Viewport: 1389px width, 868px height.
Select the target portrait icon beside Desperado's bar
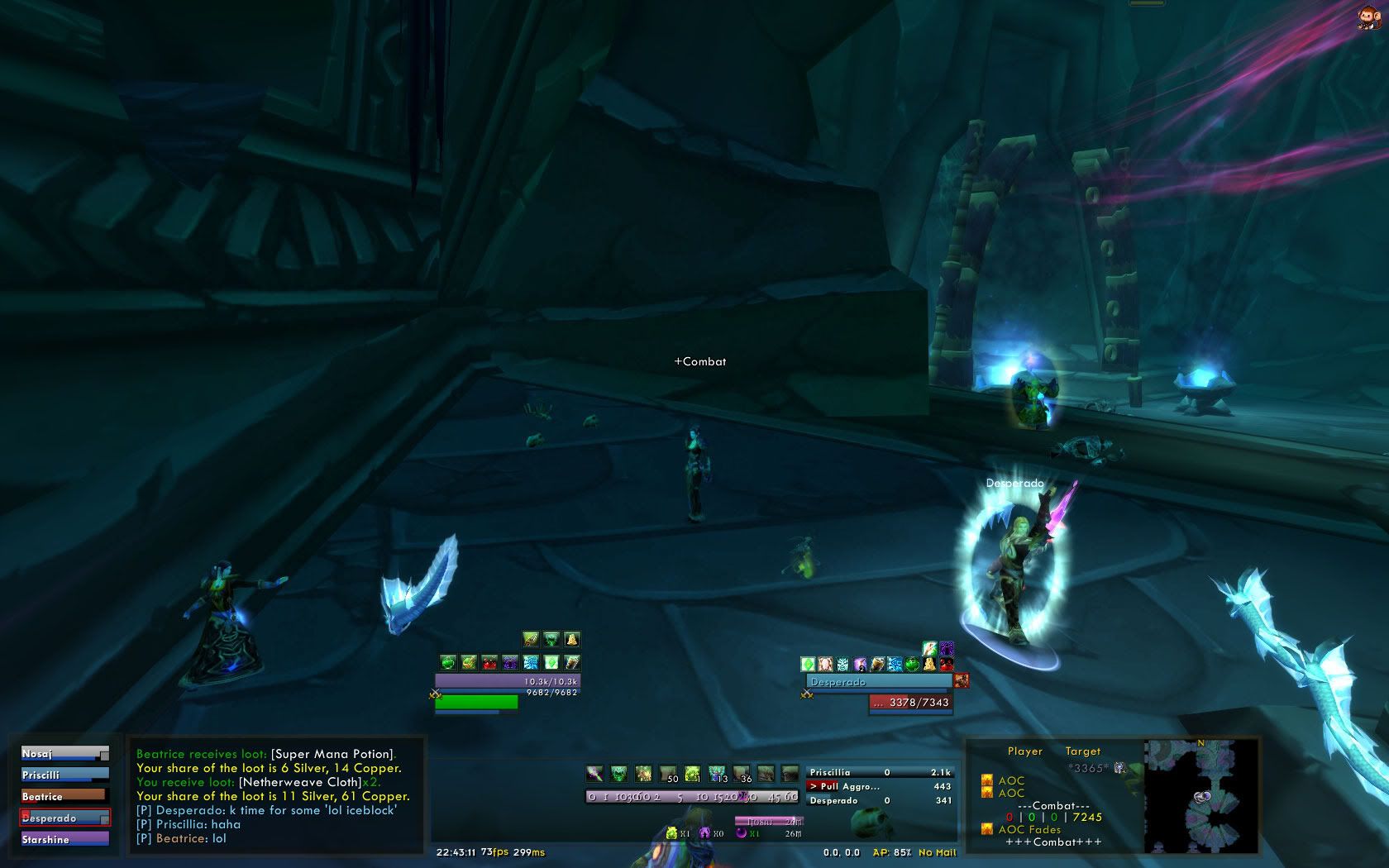pos(962,681)
